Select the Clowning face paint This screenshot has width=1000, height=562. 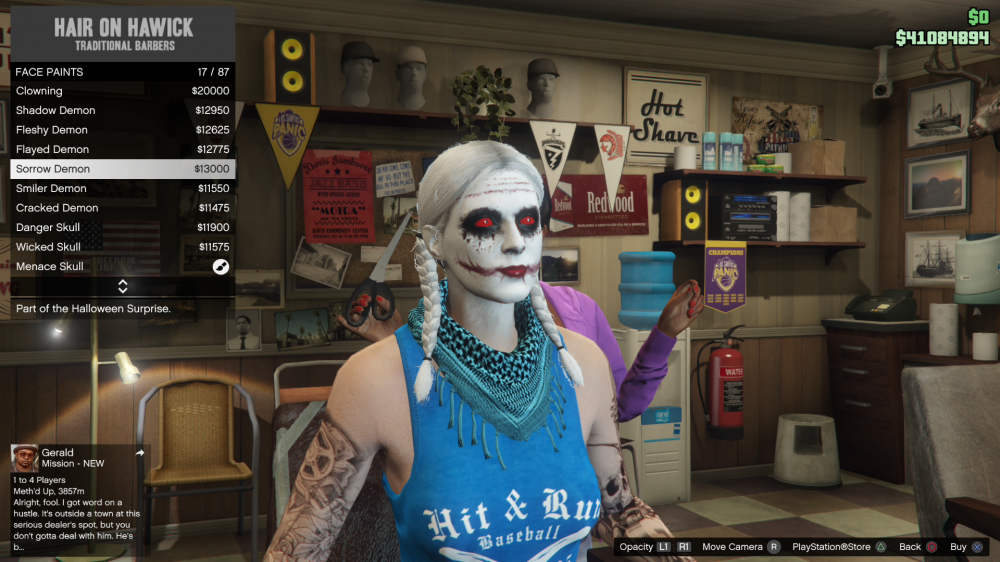coord(122,91)
